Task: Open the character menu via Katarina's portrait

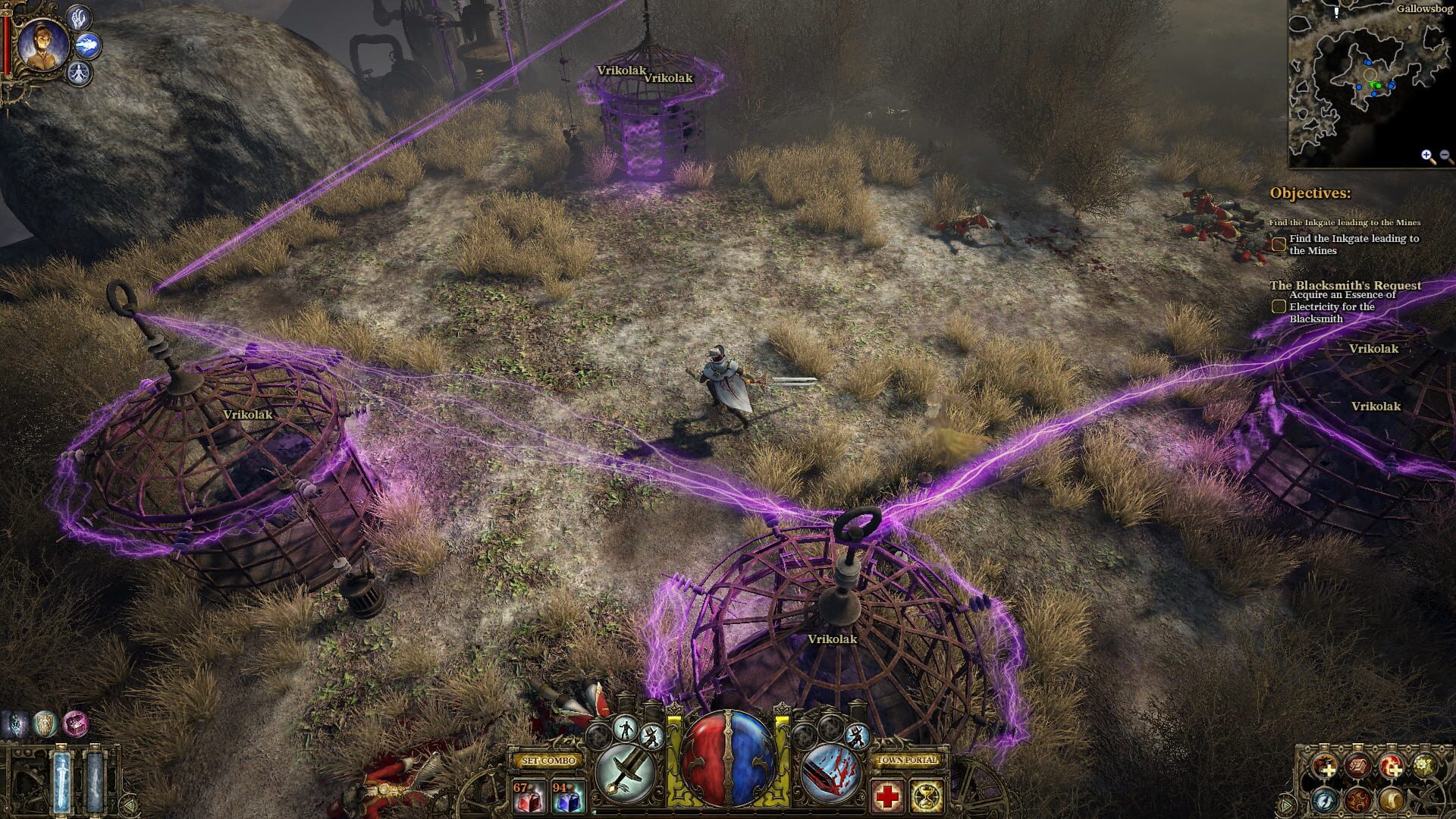Action: tap(42, 42)
